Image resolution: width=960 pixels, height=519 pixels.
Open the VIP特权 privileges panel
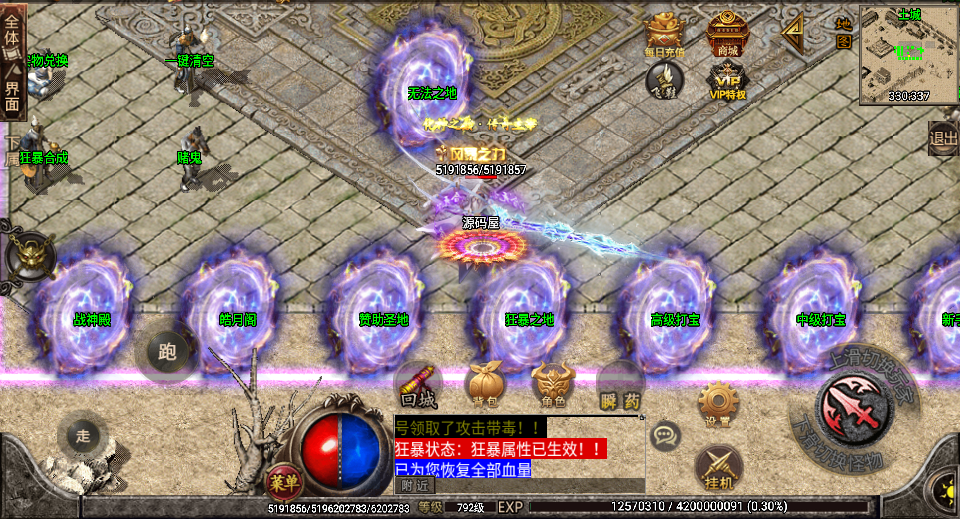pyautogui.click(x=727, y=80)
